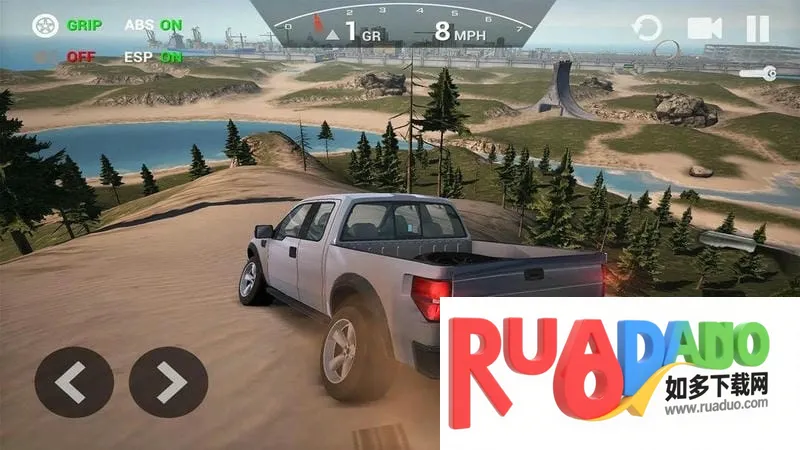
Task: Switch the camera view
Action: click(704, 28)
